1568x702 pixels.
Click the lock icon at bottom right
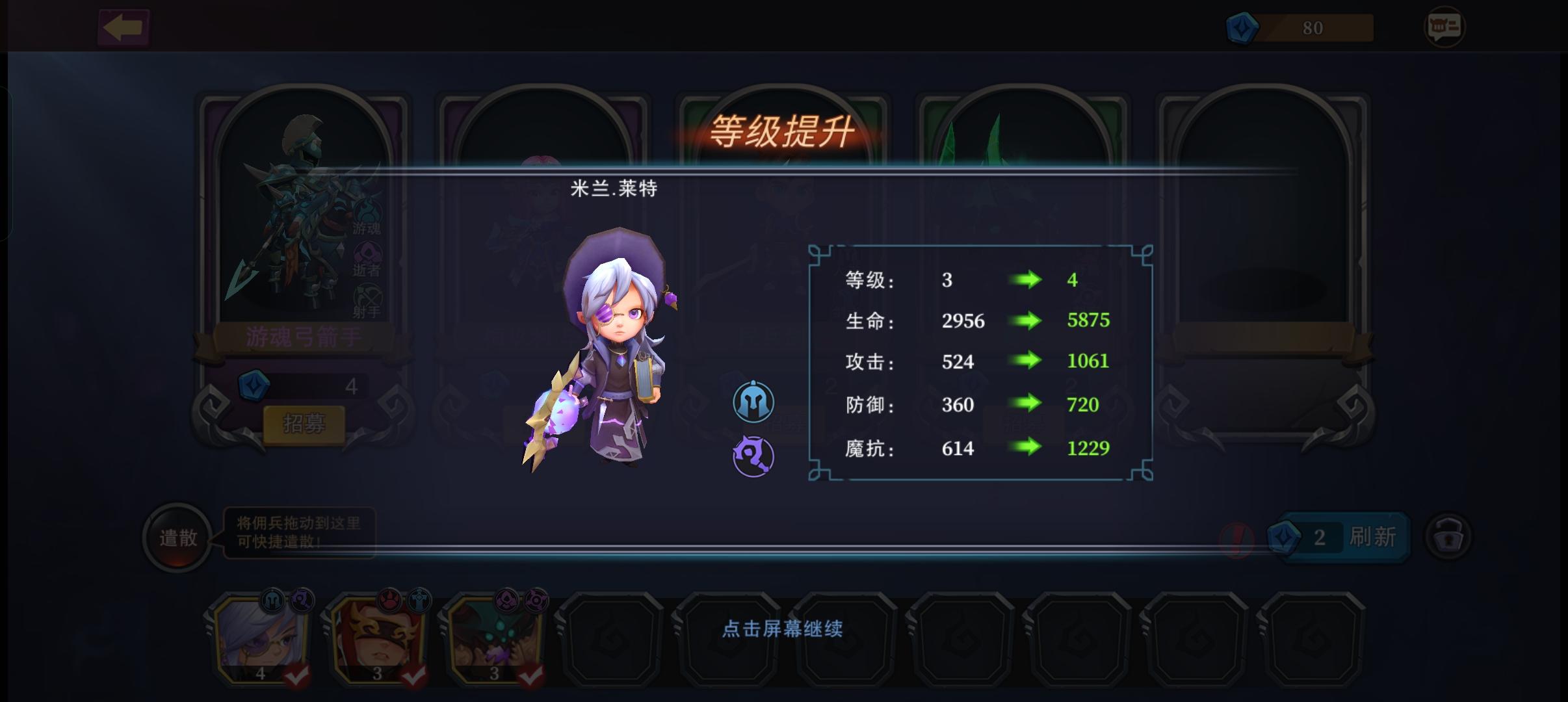pyautogui.click(x=1450, y=537)
